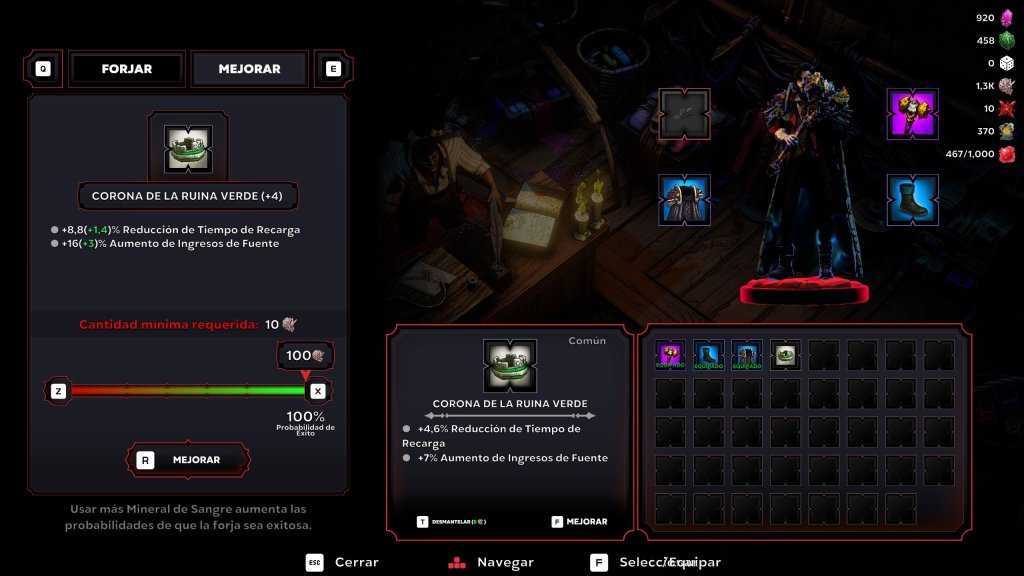1024x576 pixels.
Task: Pick the purple hammer in the inventory grid
Action: click(670, 355)
